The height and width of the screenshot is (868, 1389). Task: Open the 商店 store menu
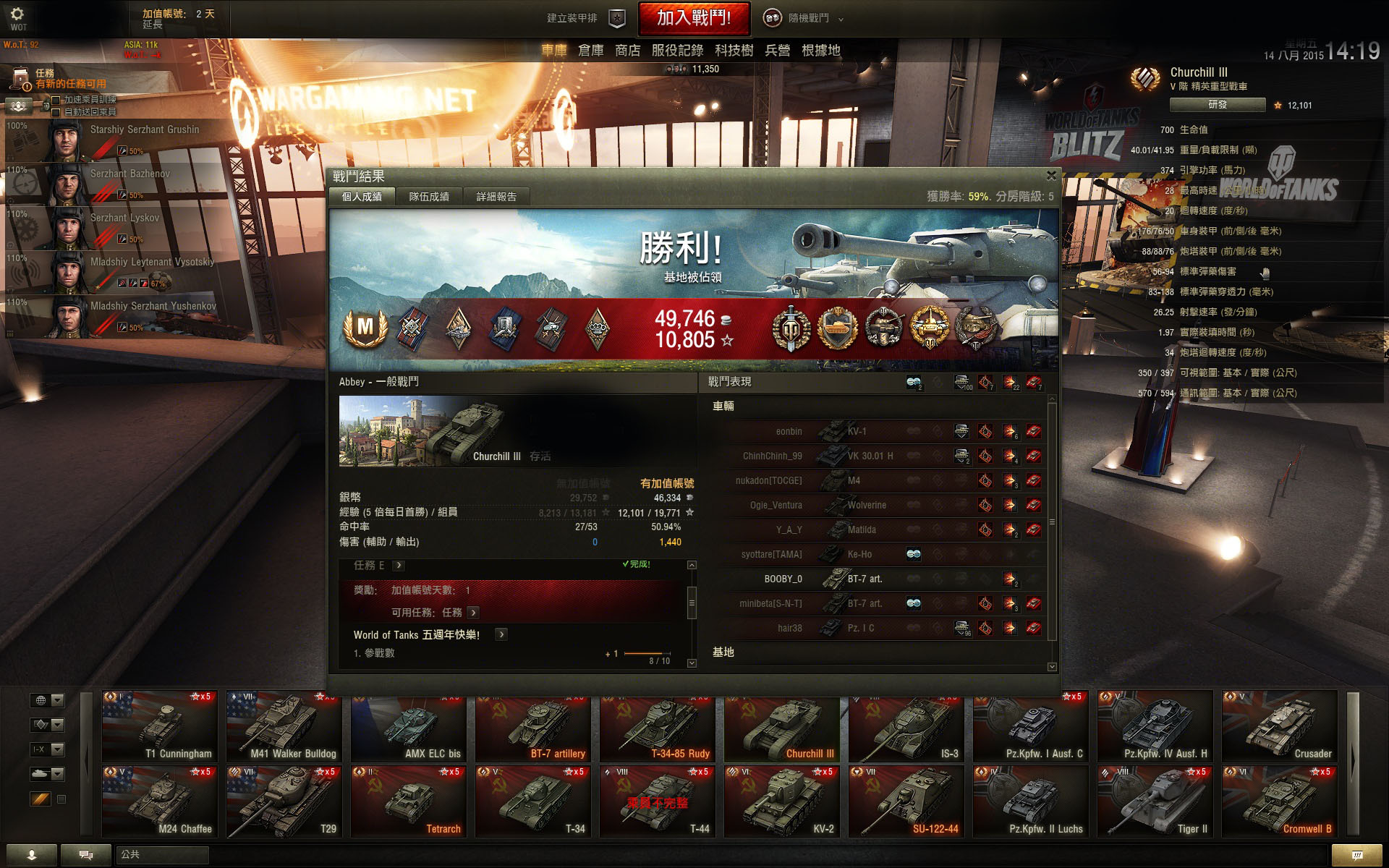click(627, 51)
